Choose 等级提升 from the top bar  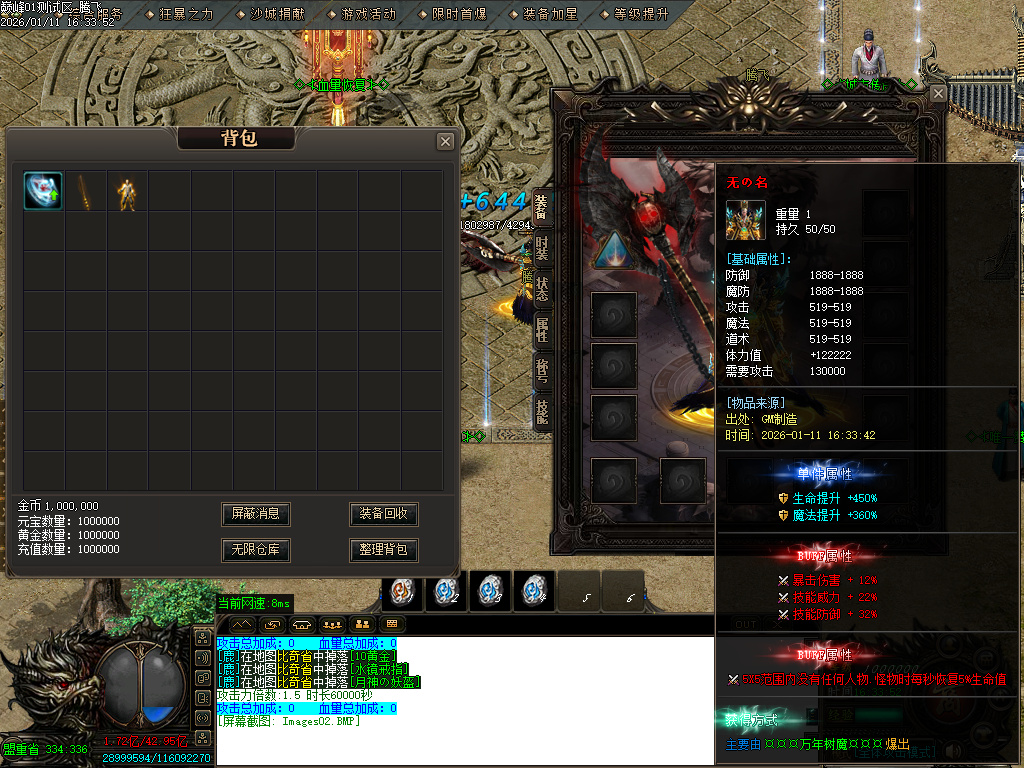(641, 14)
